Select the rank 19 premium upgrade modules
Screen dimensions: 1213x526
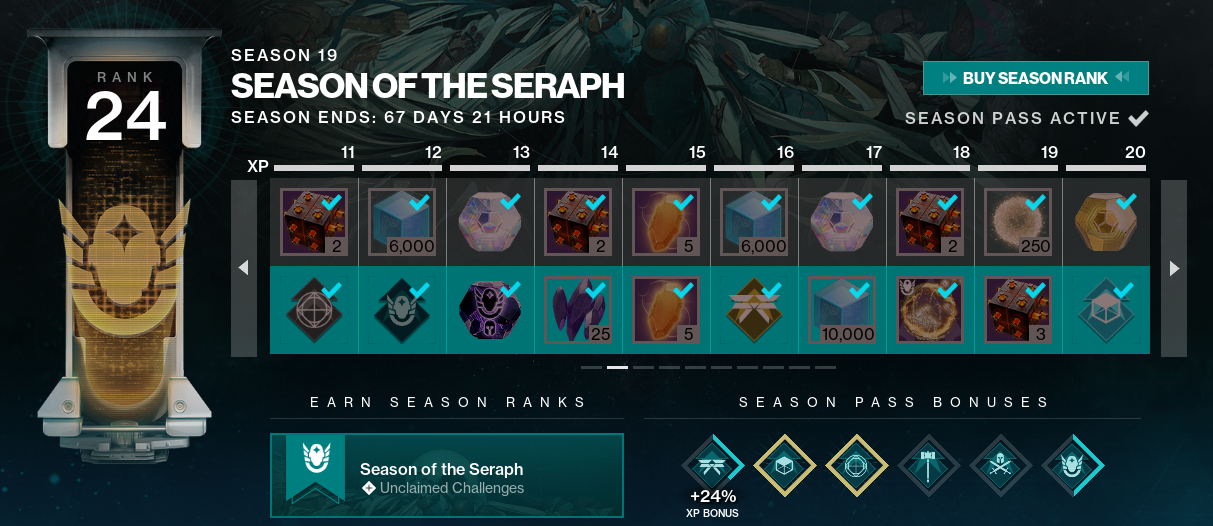pos(1018,310)
